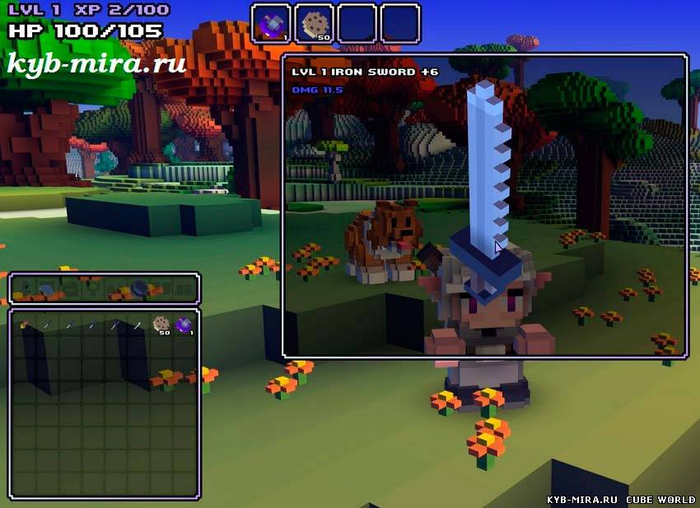The height and width of the screenshot is (508, 700).
Task: Select the purple item in the inventory grid
Action: click(x=183, y=324)
